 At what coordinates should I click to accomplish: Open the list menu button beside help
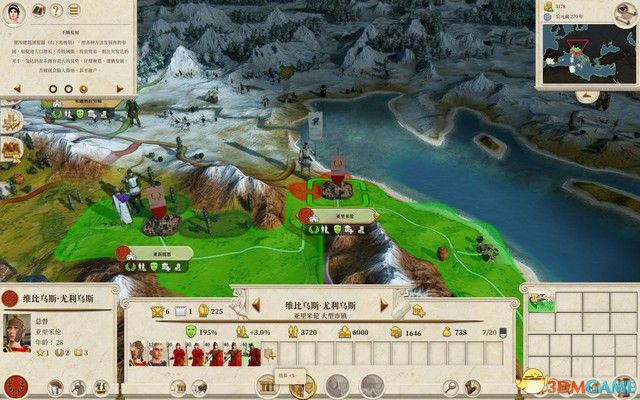73,10
